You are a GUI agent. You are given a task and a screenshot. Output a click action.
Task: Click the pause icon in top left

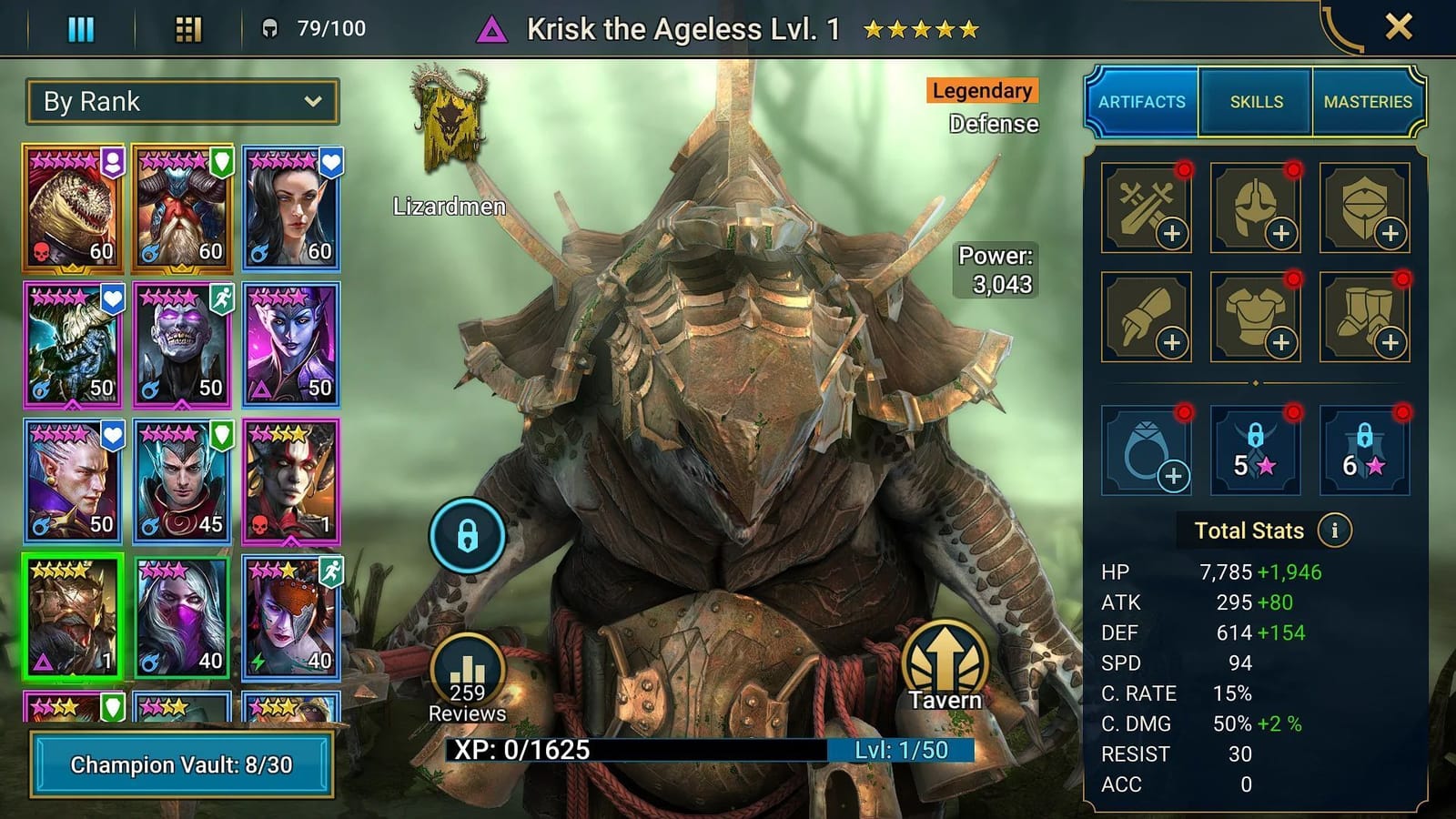[81, 28]
